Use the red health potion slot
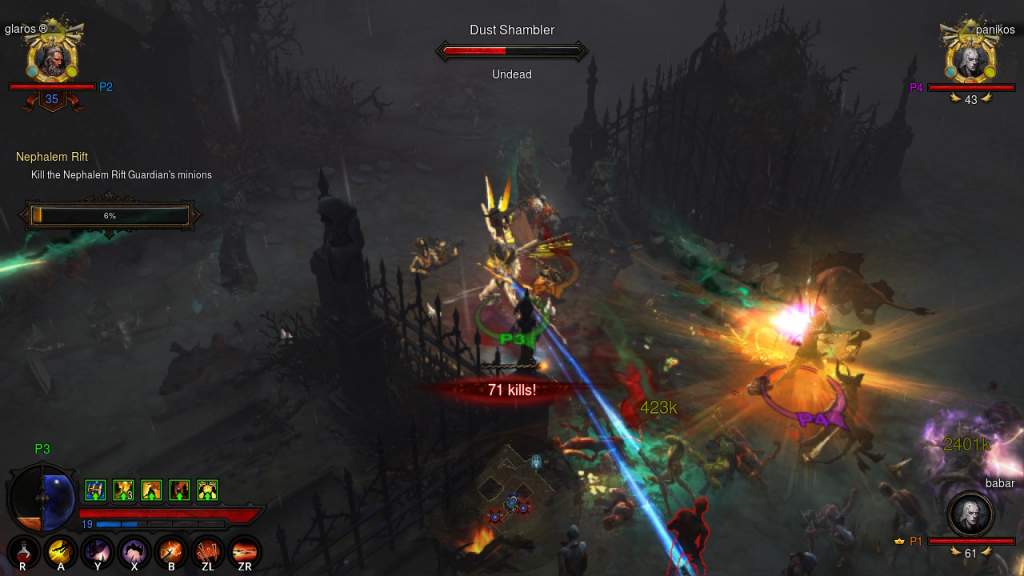 [x=22, y=551]
